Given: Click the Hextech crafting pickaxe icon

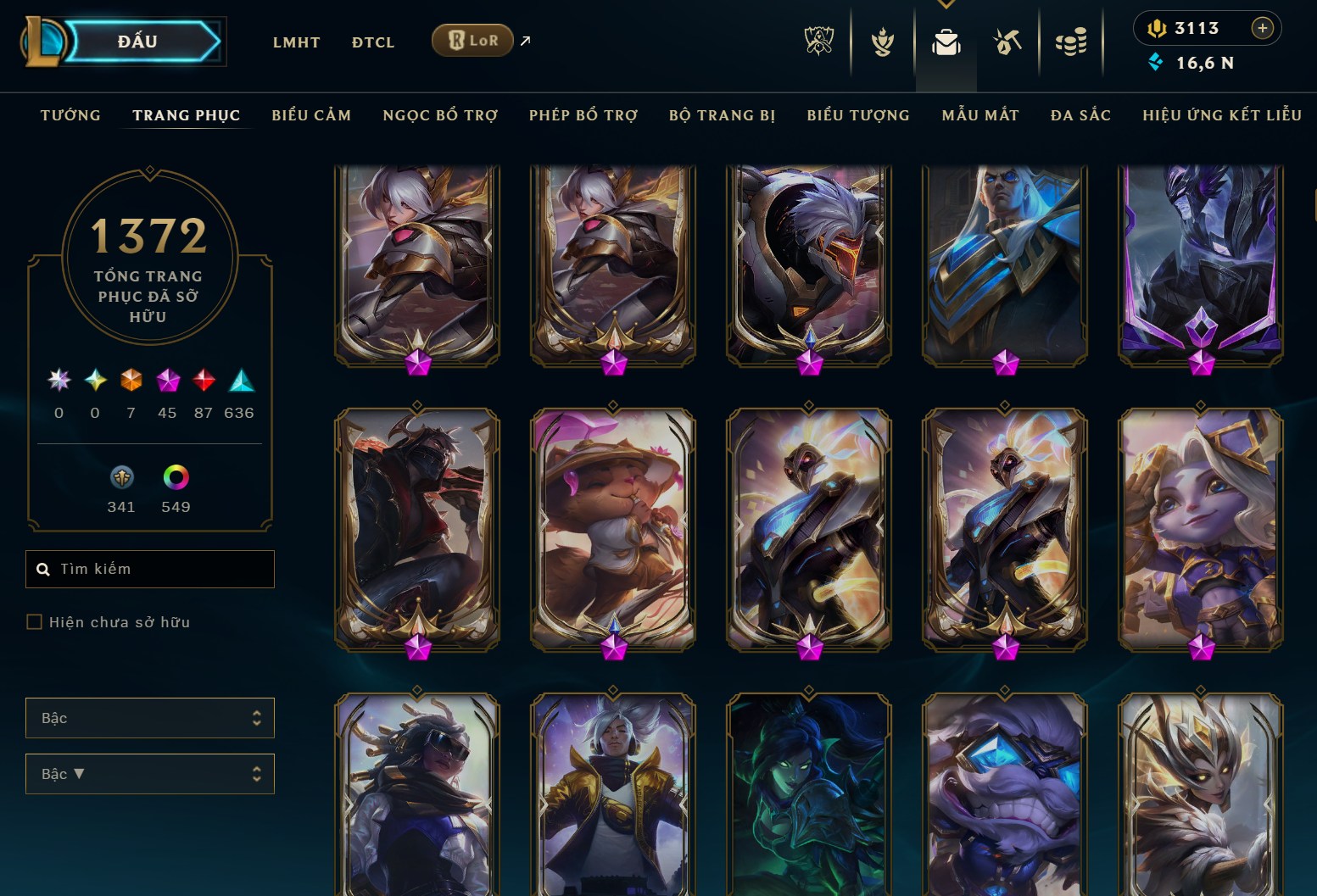Looking at the screenshot, I should coord(1007,40).
